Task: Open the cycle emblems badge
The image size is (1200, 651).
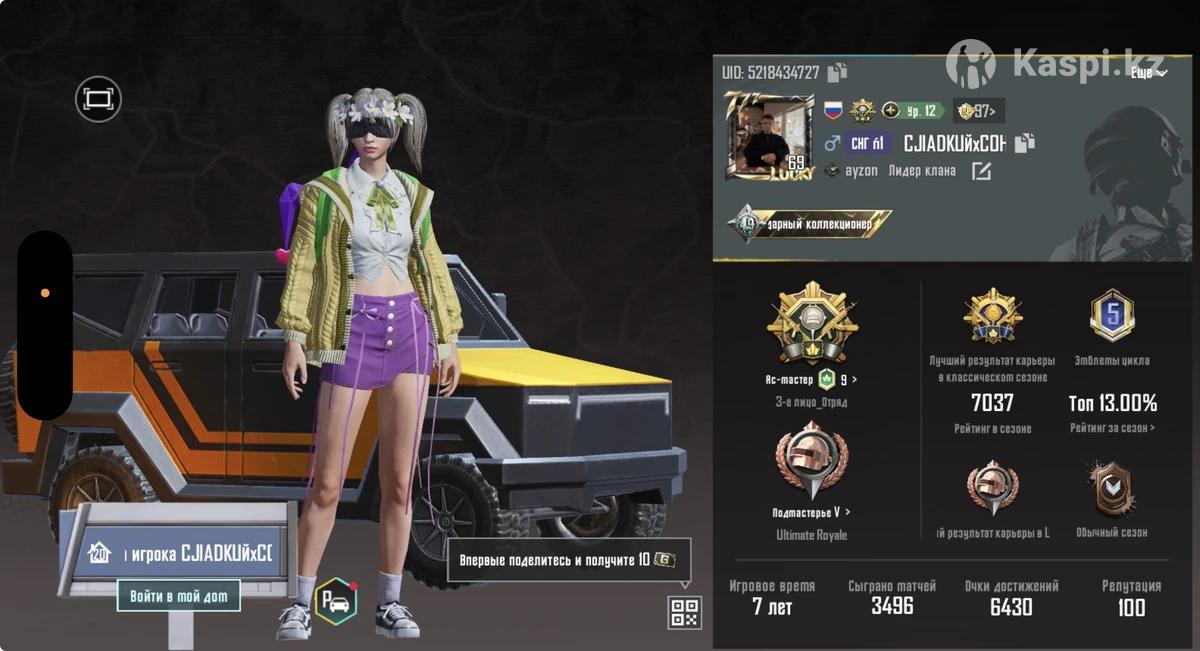Action: pos(1112,317)
